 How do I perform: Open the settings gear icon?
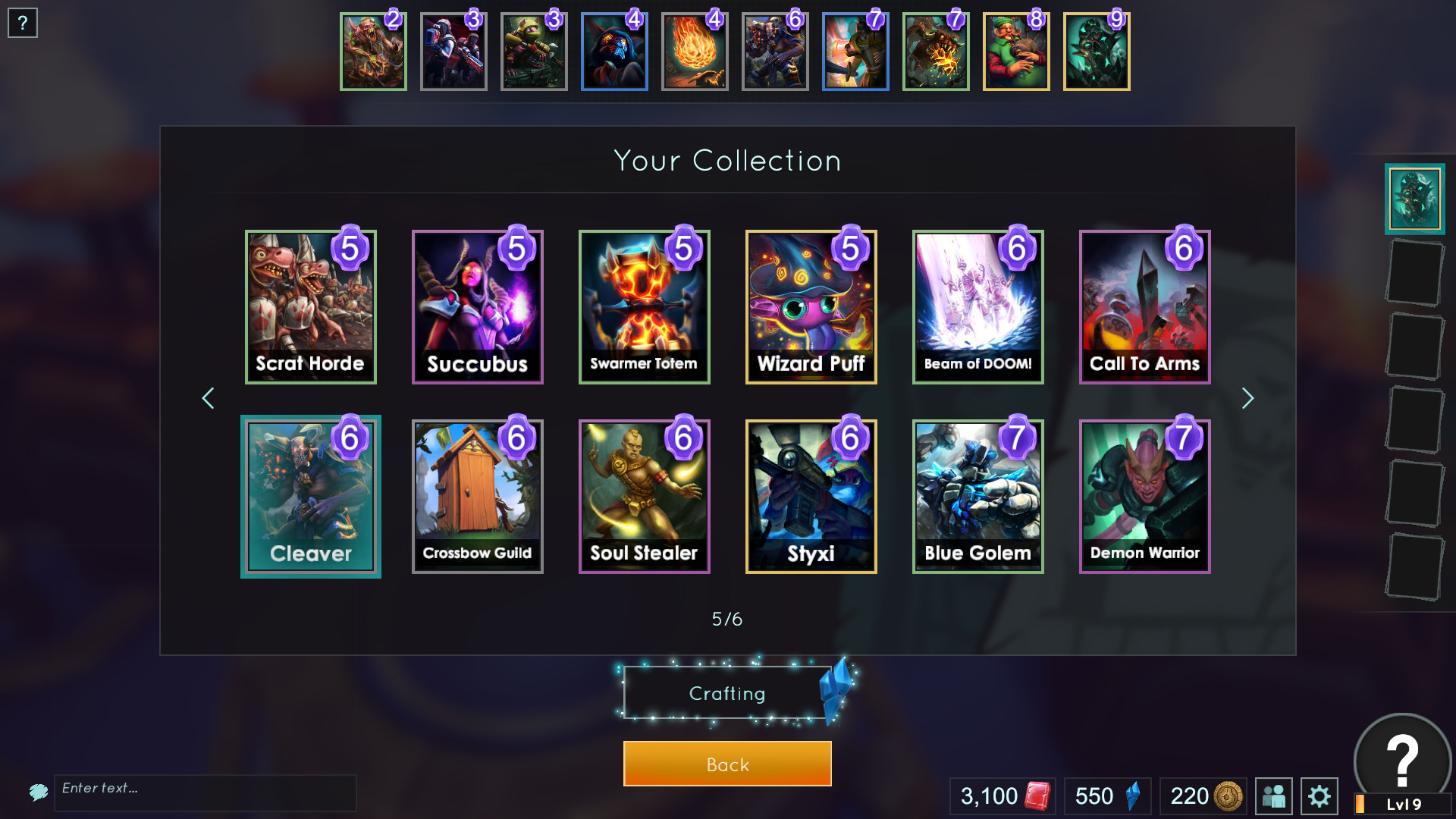(x=1319, y=796)
